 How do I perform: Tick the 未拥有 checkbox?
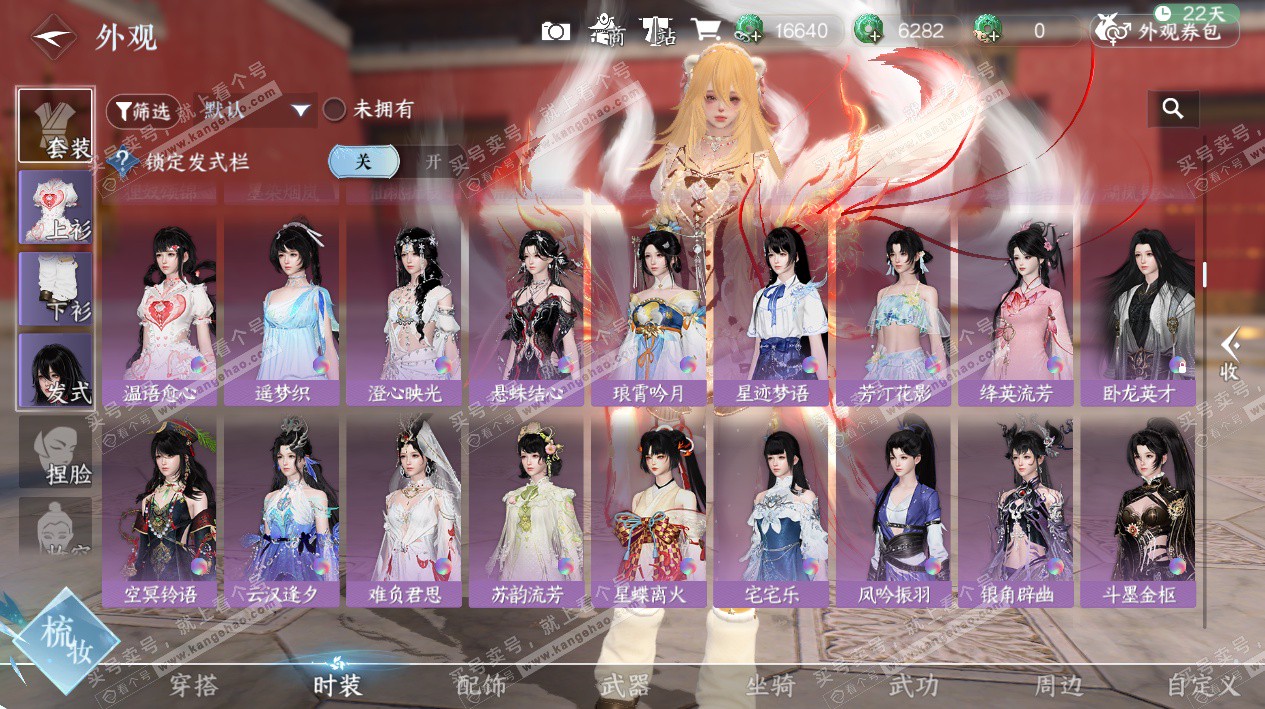335,110
